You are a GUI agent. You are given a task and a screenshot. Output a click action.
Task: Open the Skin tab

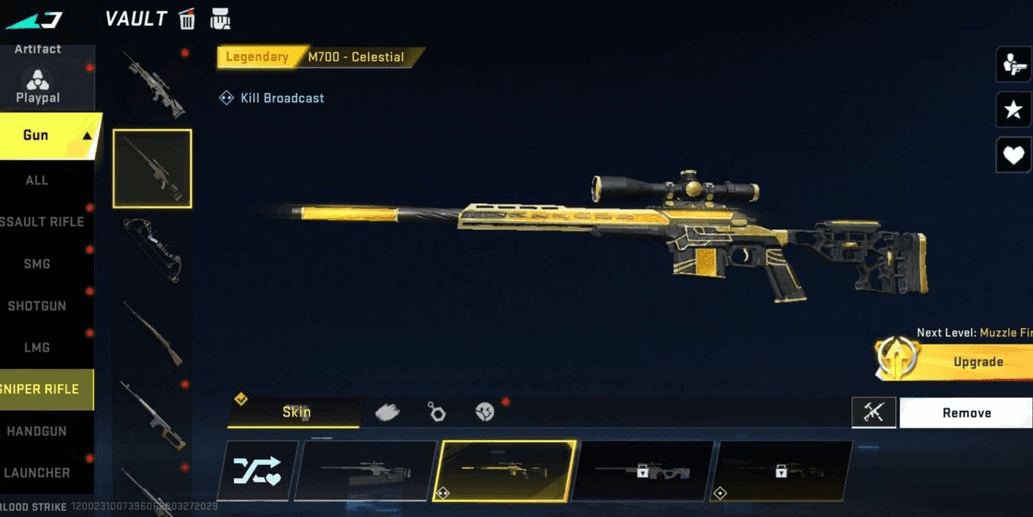294,412
